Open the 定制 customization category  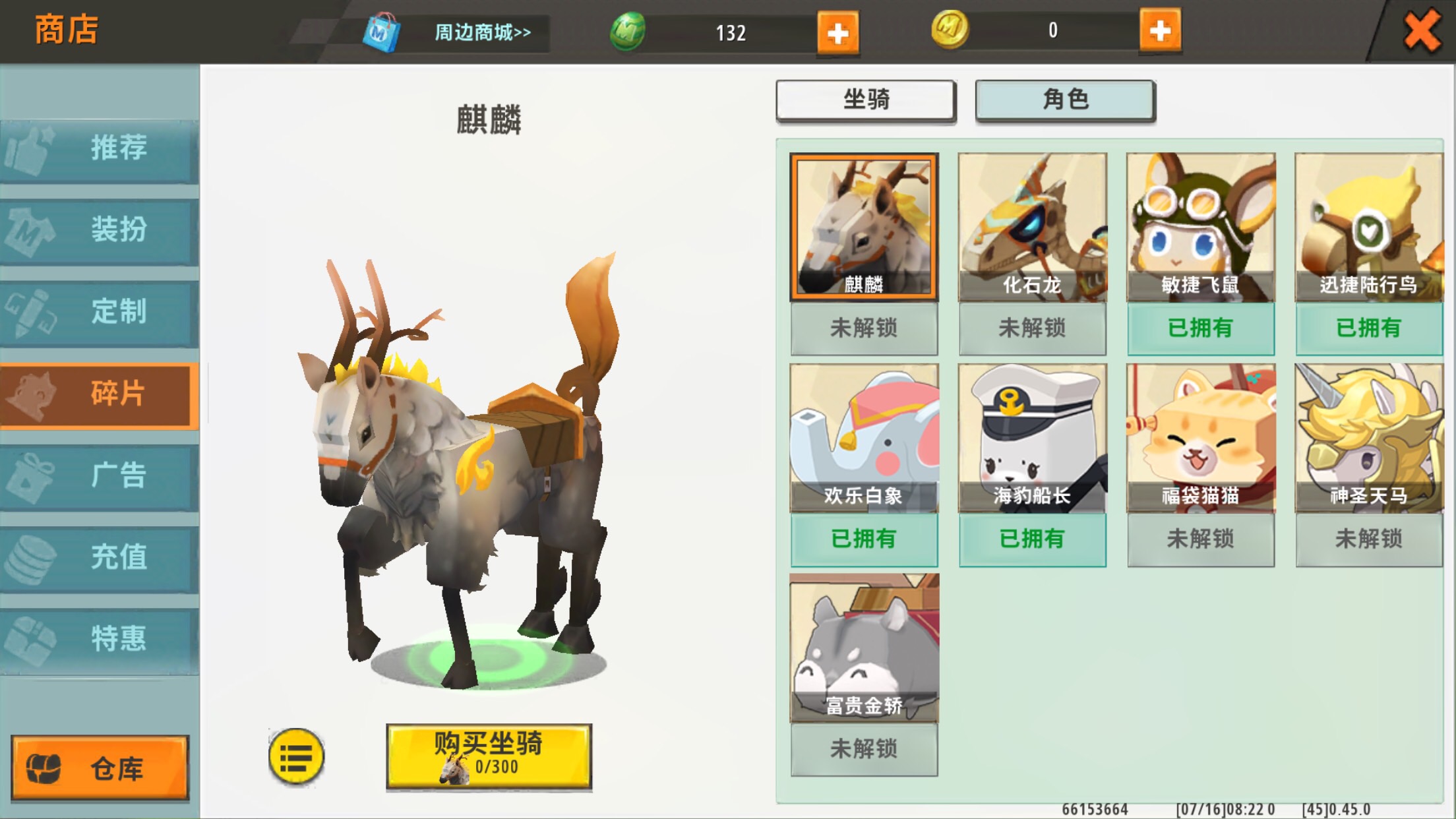coord(100,311)
